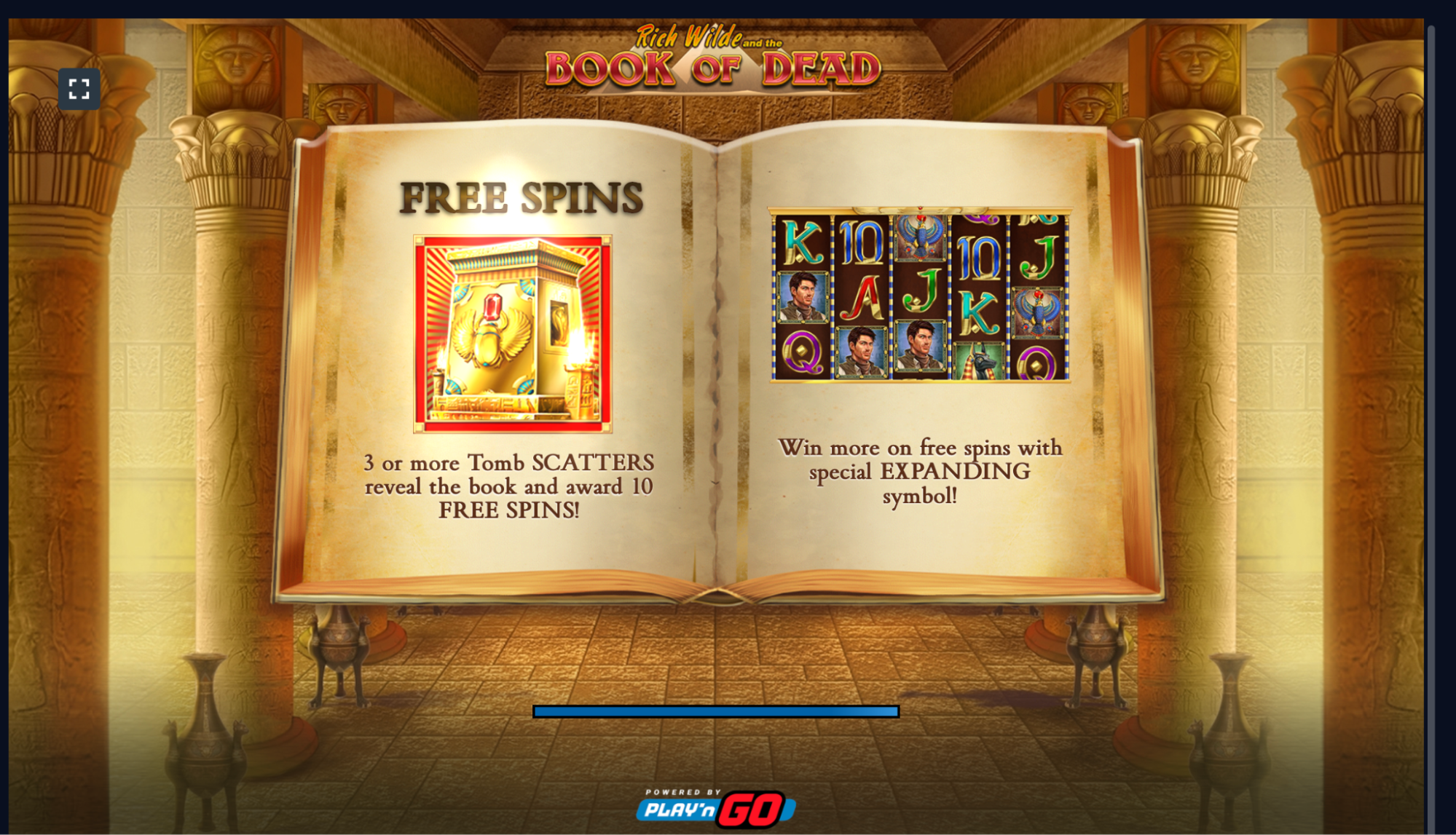Select the blue 10 symbol

tap(861, 245)
